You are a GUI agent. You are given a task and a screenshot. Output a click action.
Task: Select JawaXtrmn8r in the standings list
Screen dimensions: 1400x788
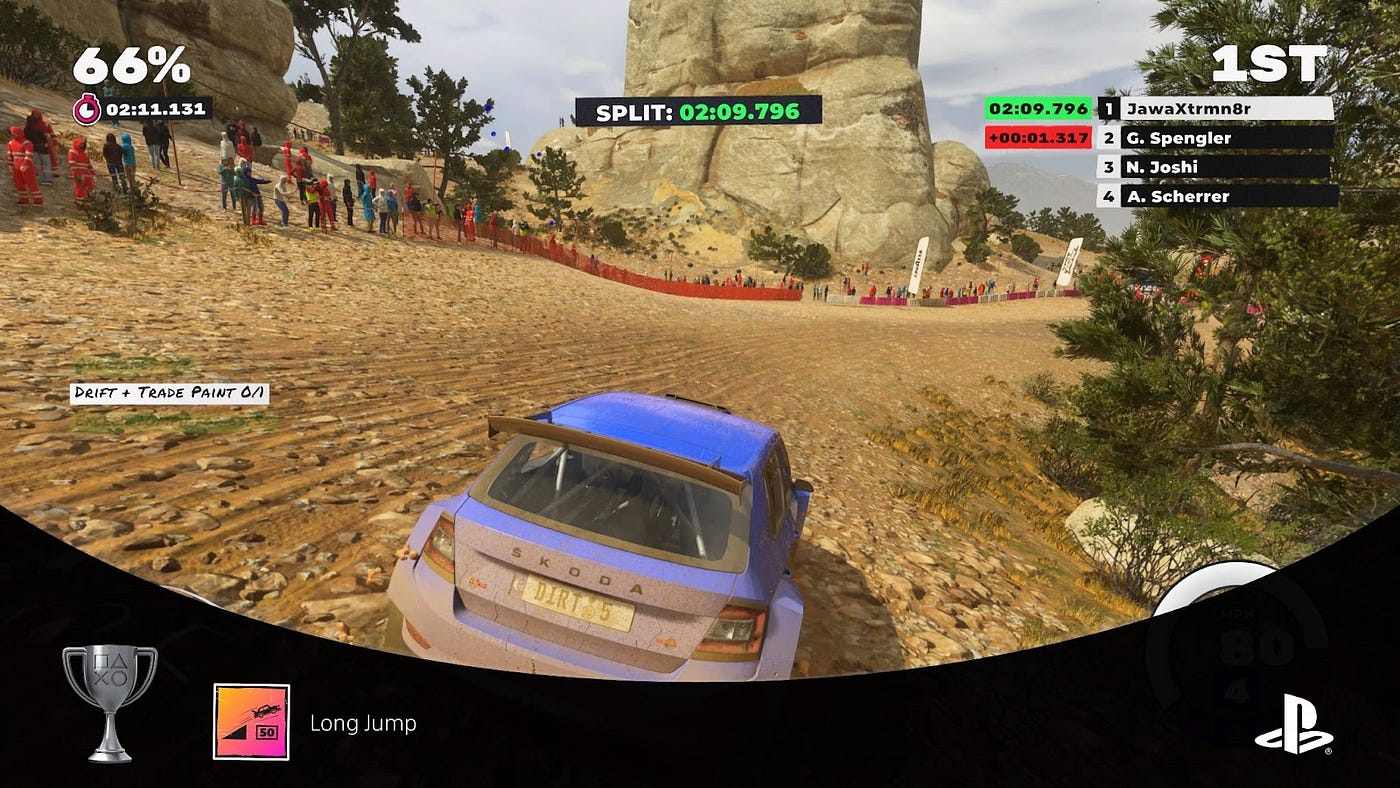pos(1225,108)
